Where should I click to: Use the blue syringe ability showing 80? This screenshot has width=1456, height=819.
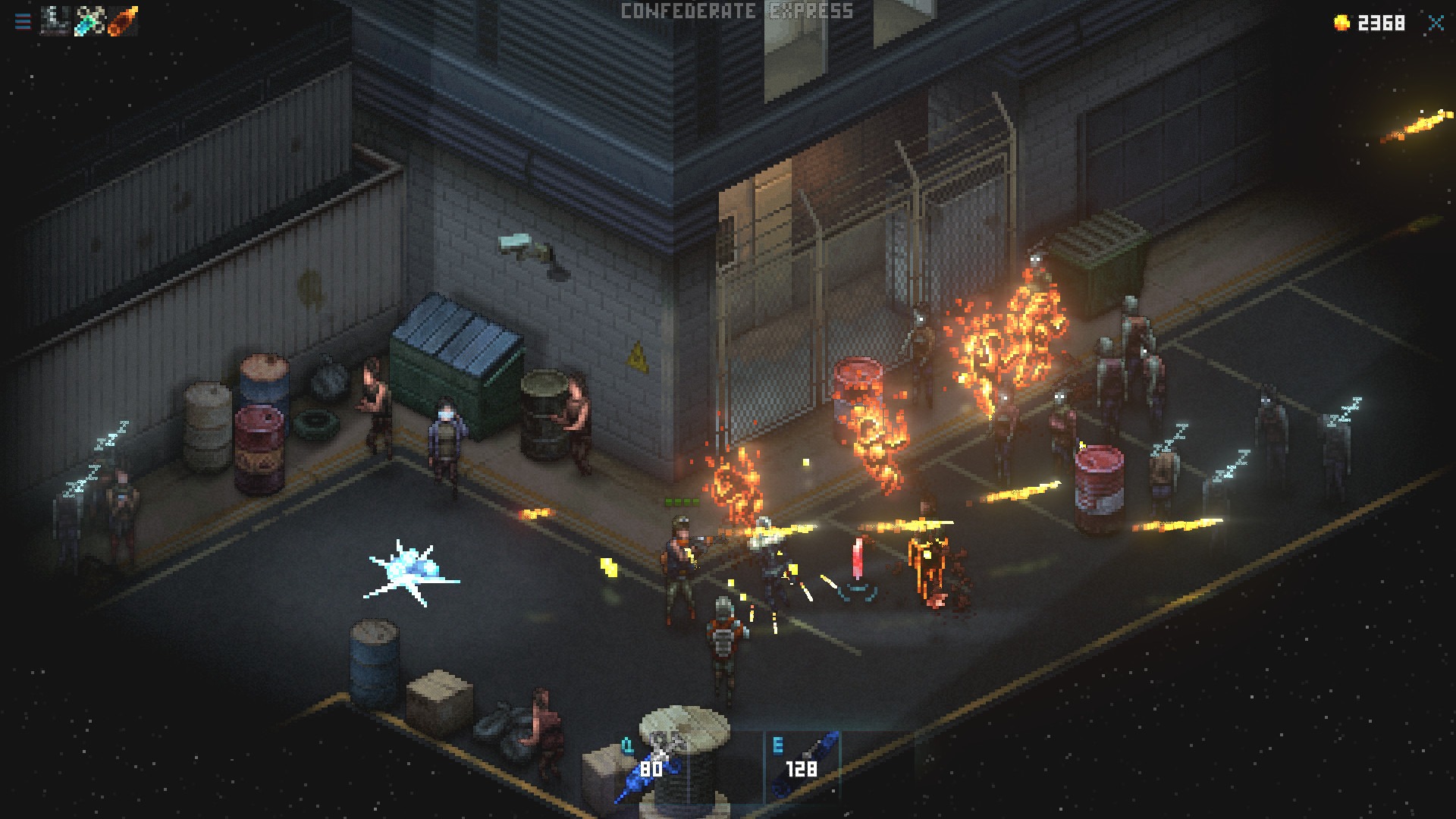649,767
